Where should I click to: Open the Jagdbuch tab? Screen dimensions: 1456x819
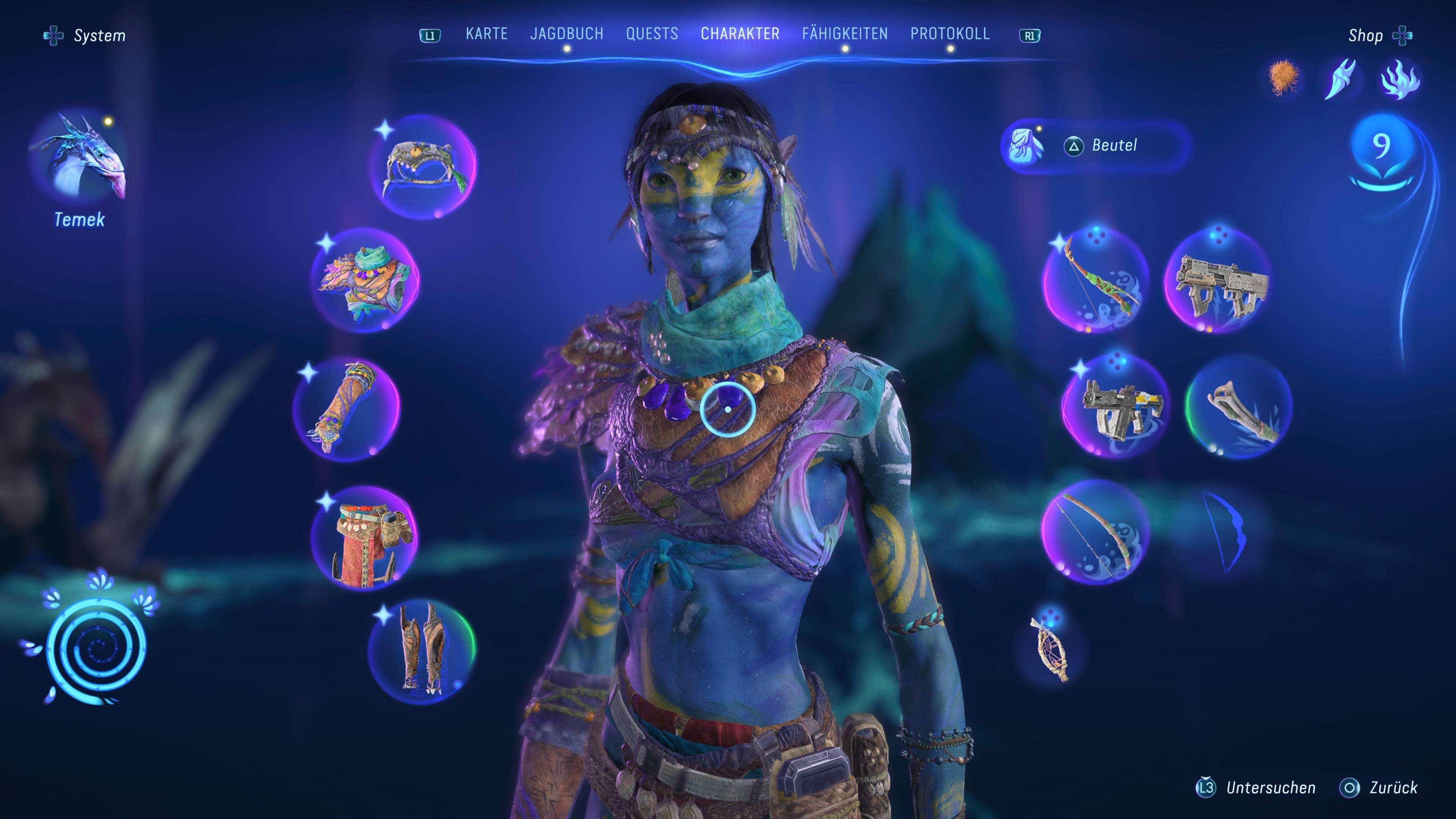click(x=566, y=34)
